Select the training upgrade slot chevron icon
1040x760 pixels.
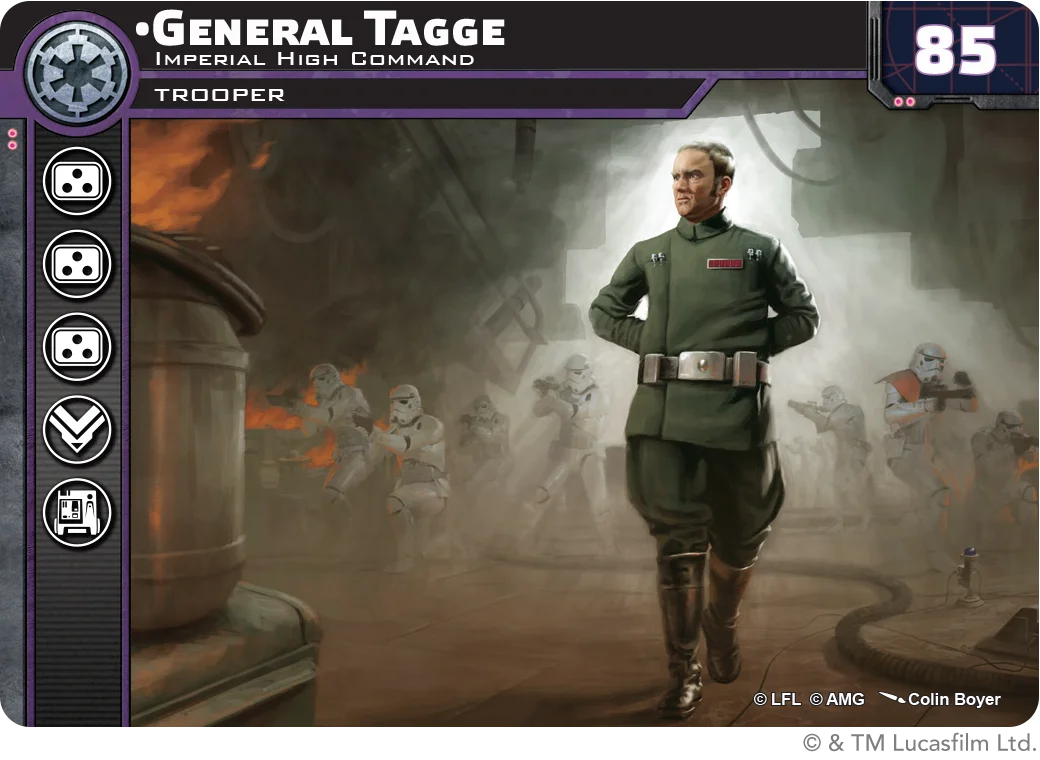click(x=77, y=430)
